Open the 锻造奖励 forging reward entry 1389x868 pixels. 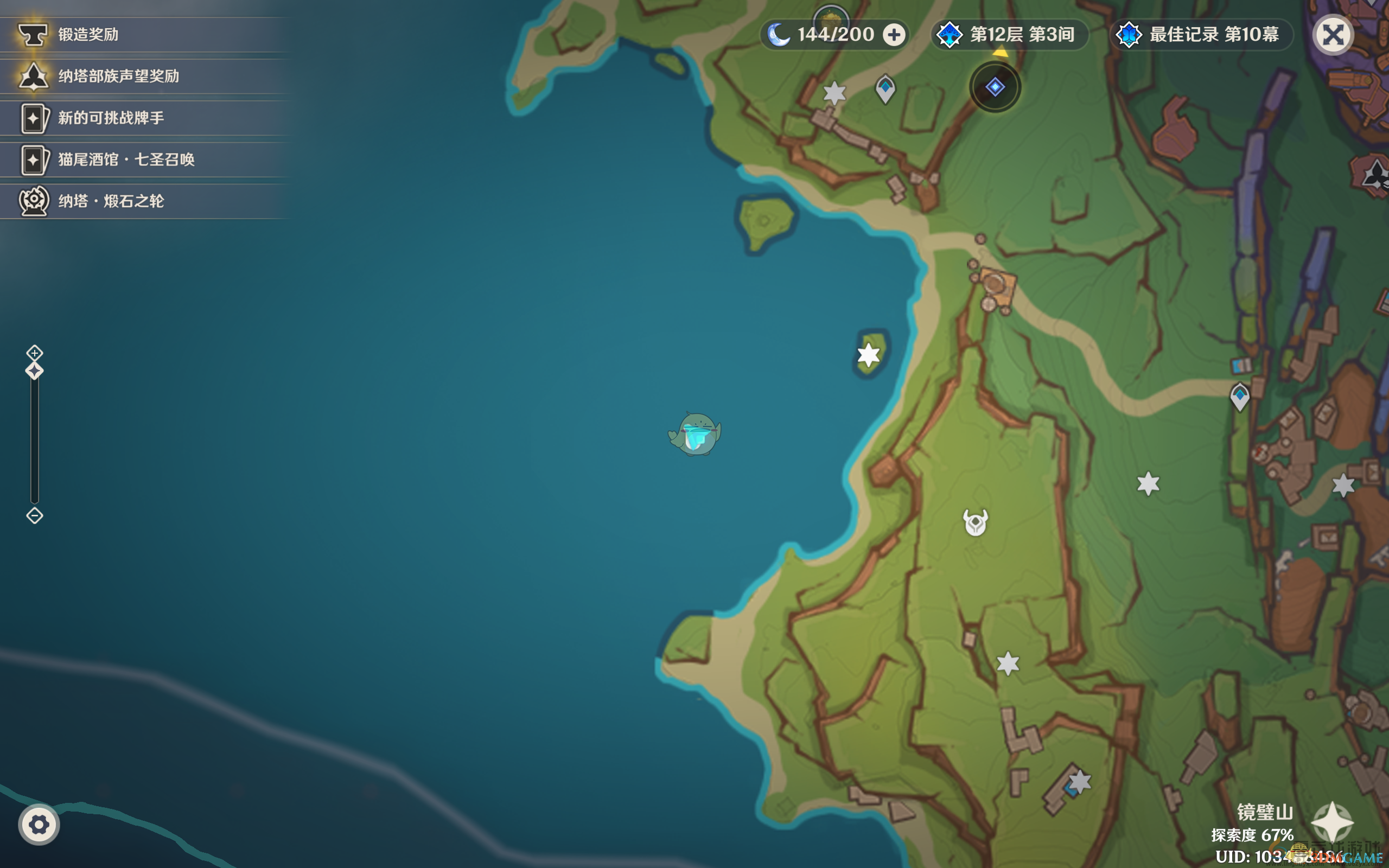[88, 34]
